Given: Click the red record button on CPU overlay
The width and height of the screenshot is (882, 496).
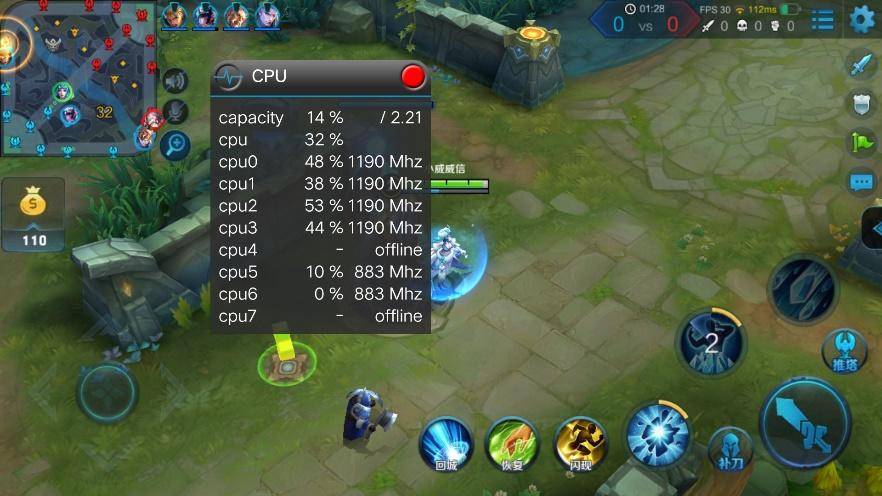Looking at the screenshot, I should click(x=412, y=76).
